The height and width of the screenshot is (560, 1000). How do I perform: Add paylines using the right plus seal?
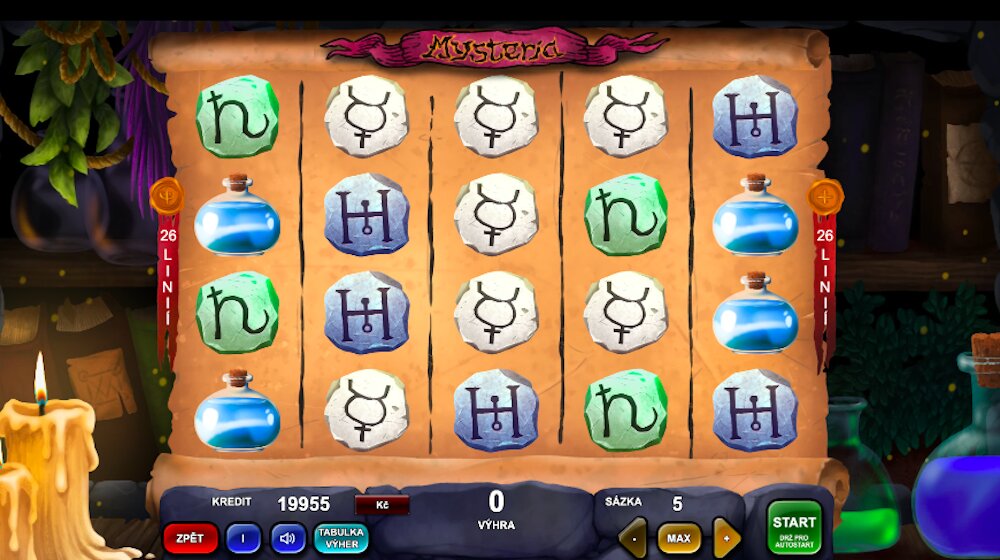[x=826, y=196]
